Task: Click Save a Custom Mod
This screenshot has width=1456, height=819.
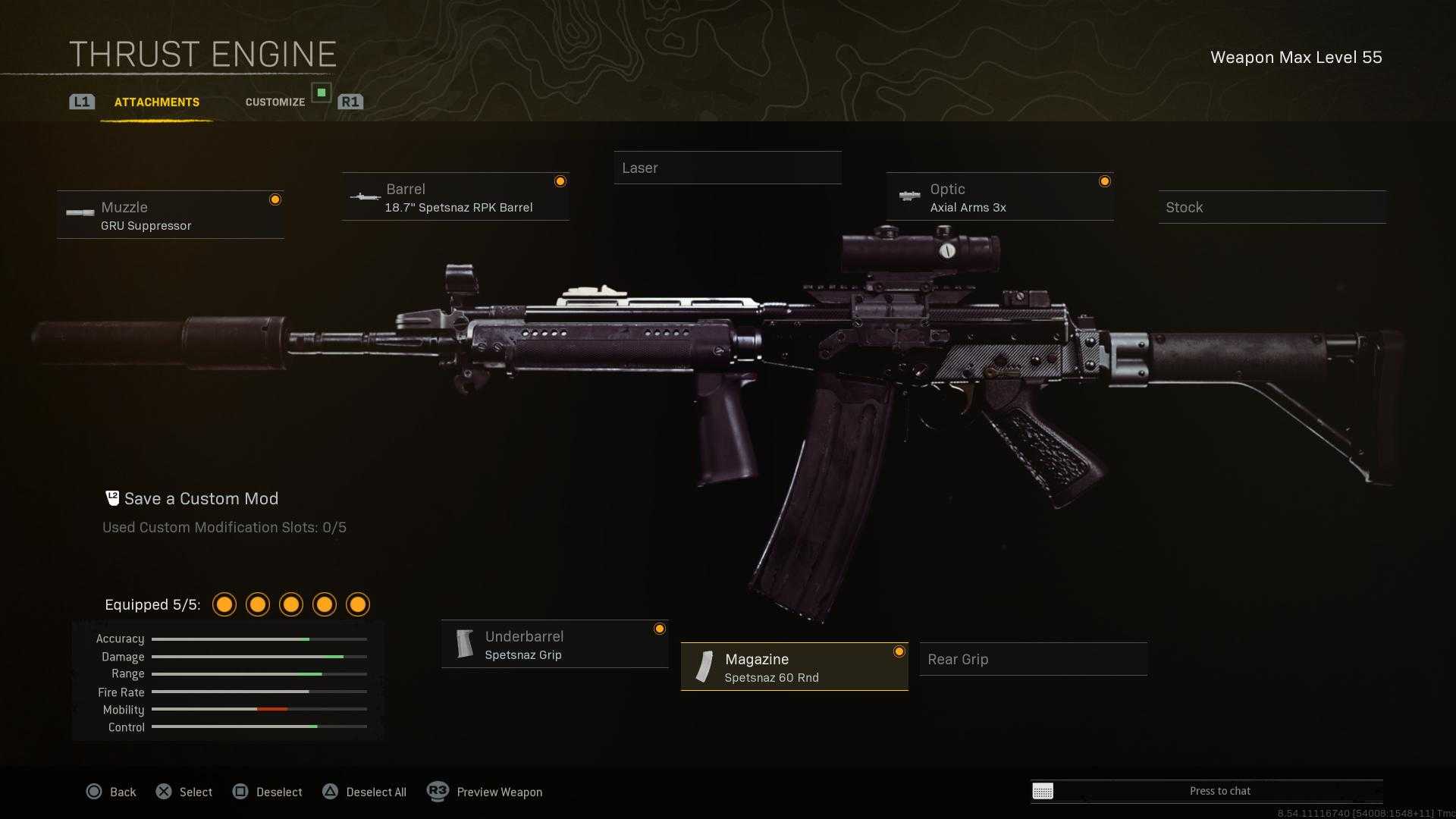Action: 201,499
